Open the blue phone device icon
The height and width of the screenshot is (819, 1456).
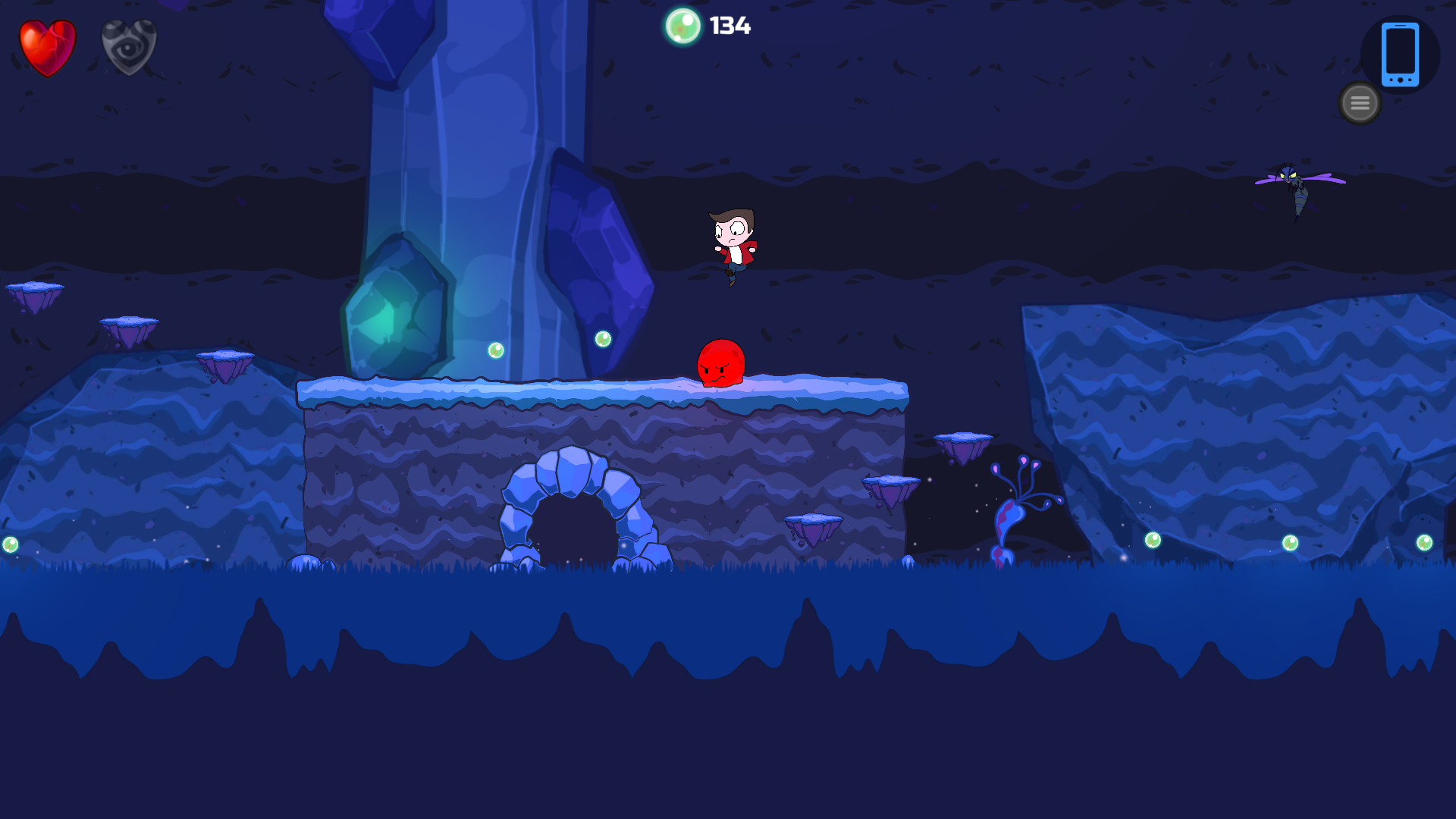(1401, 55)
